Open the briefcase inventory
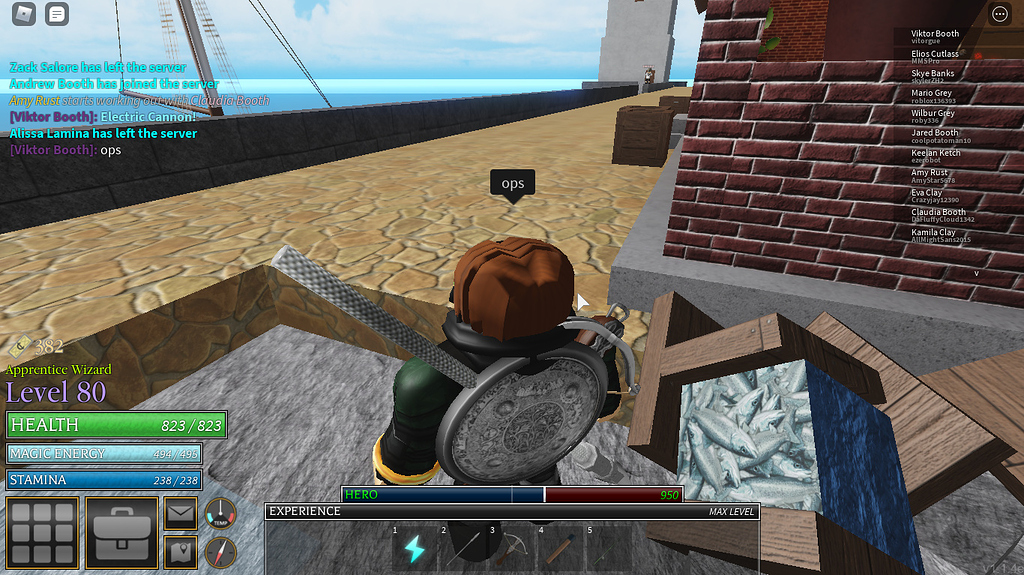Screen dimensions: 1024x575 point(122,532)
